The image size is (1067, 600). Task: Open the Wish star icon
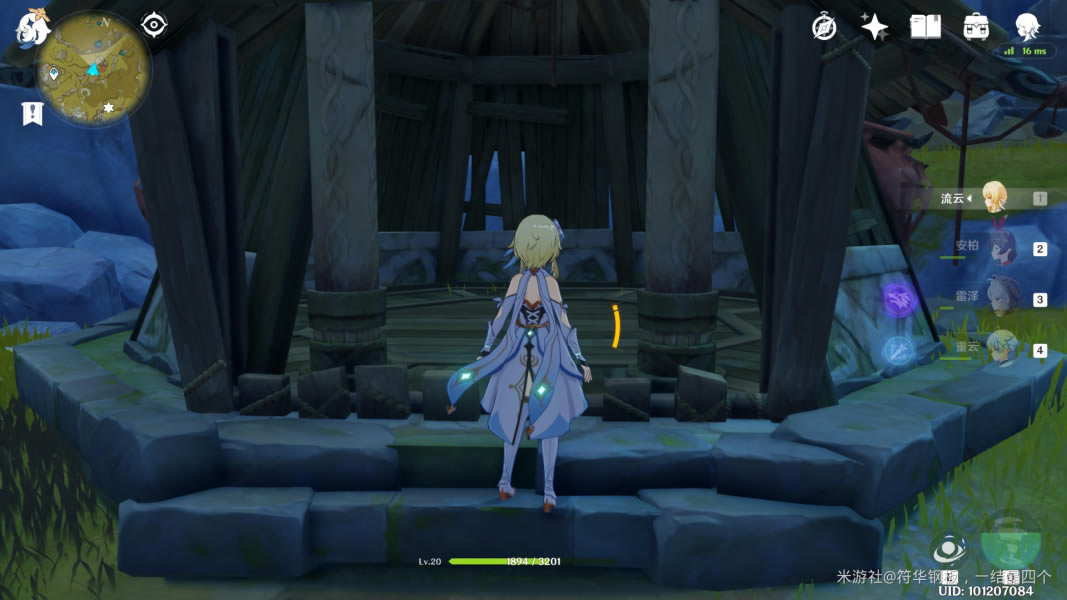[875, 27]
